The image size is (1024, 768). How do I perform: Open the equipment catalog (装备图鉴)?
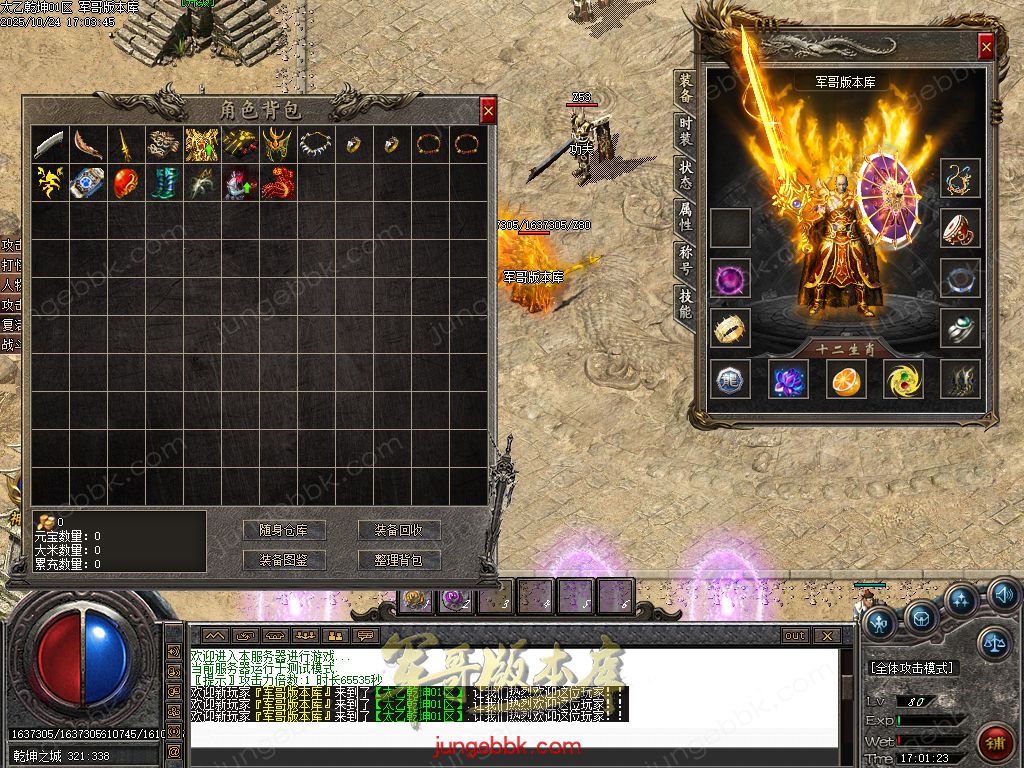(x=284, y=560)
